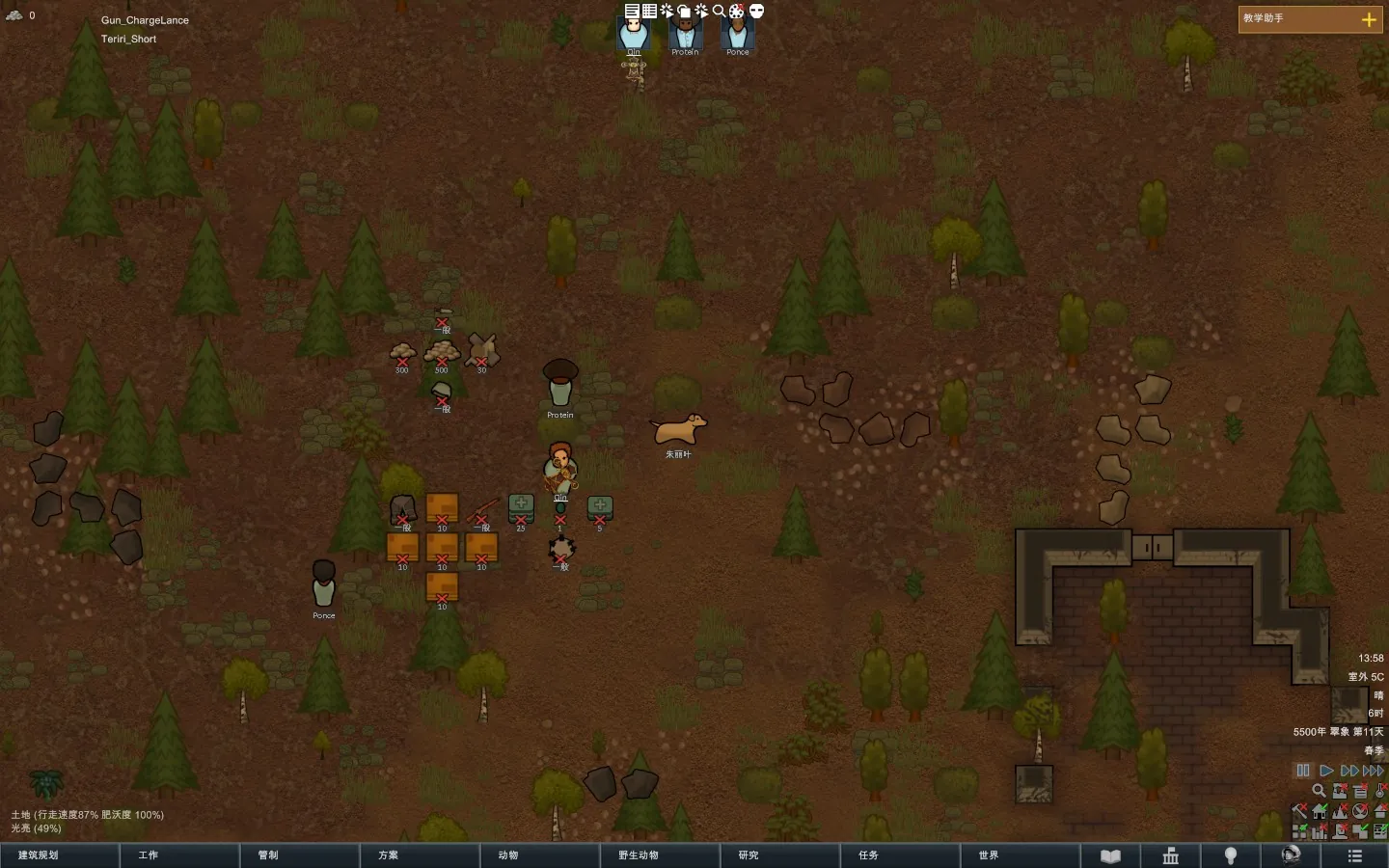1389x868 pixels.
Task: Set game to normal speed
Action: coord(1326,771)
